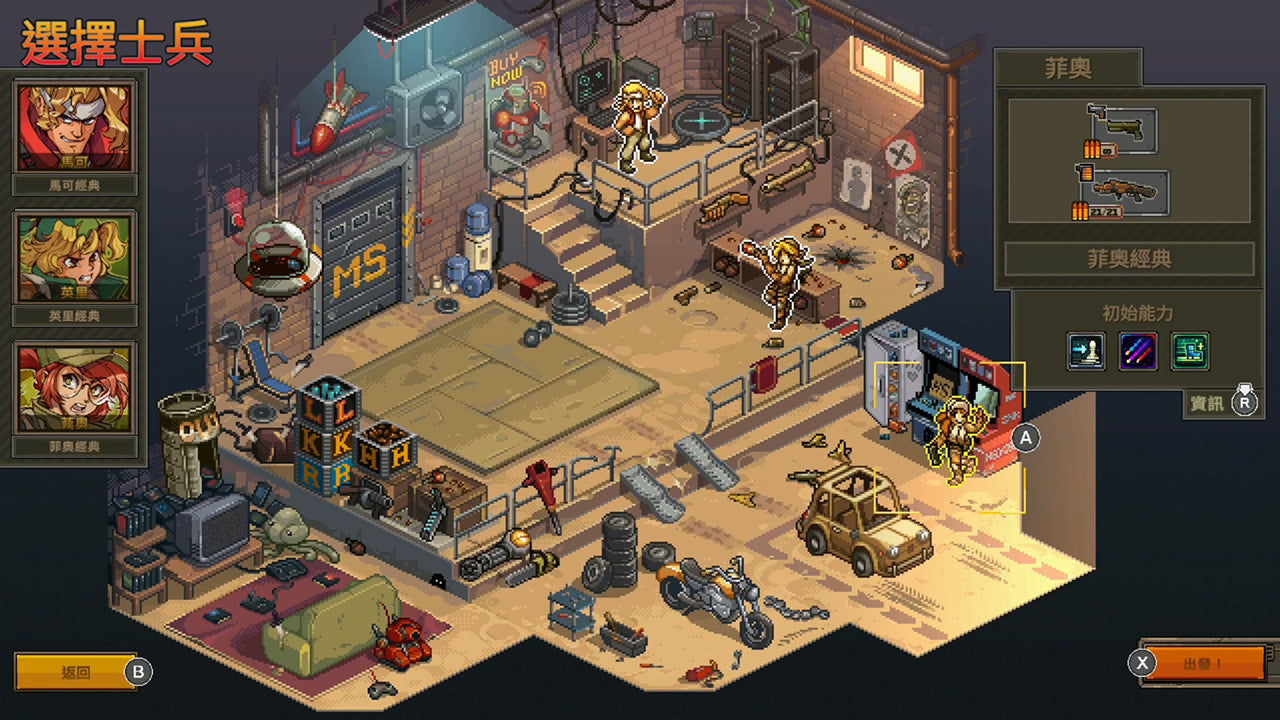This screenshot has height=720, width=1280.
Task: Open the purple middle starting ability icon
Action: [x=1138, y=352]
